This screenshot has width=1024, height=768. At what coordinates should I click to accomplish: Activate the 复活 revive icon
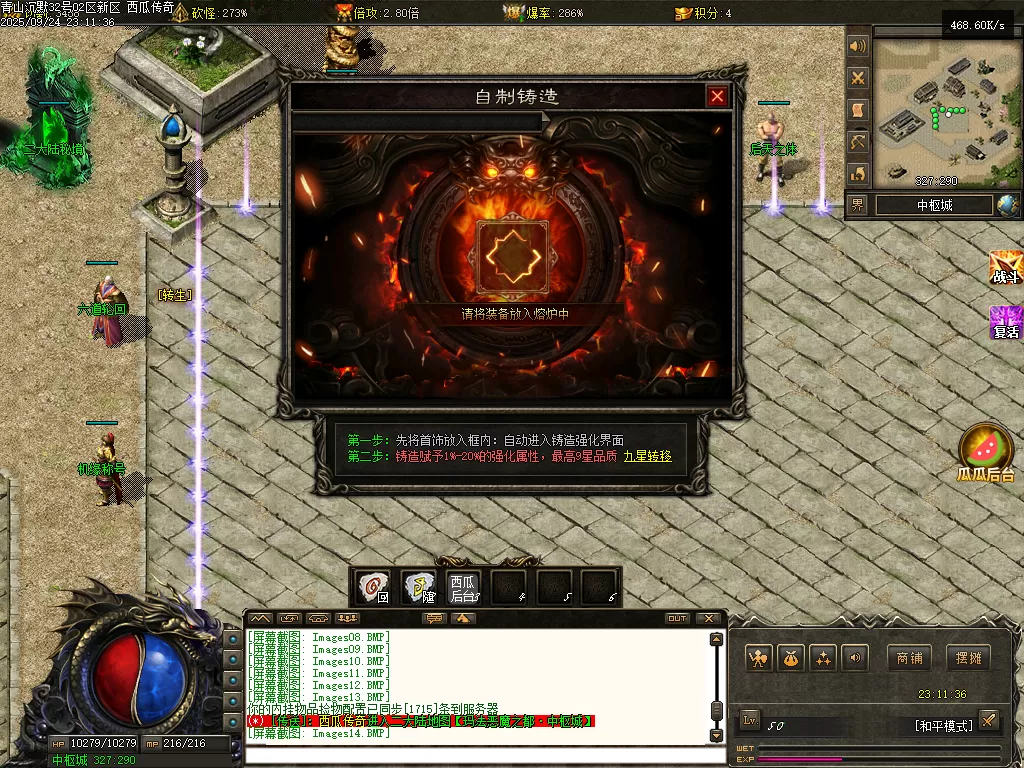1005,322
